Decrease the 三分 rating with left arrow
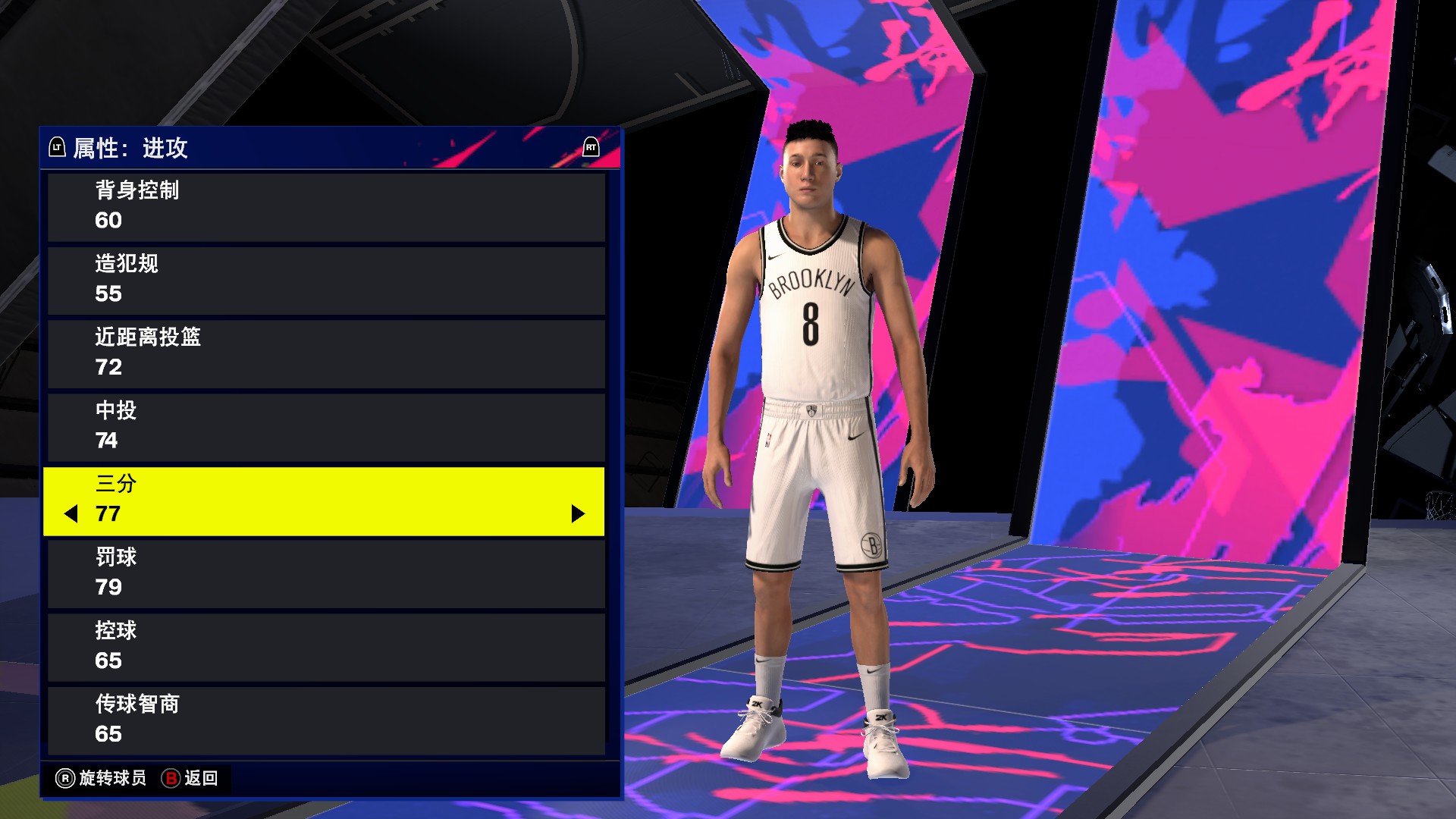This screenshot has width=1456, height=819. coord(72,514)
